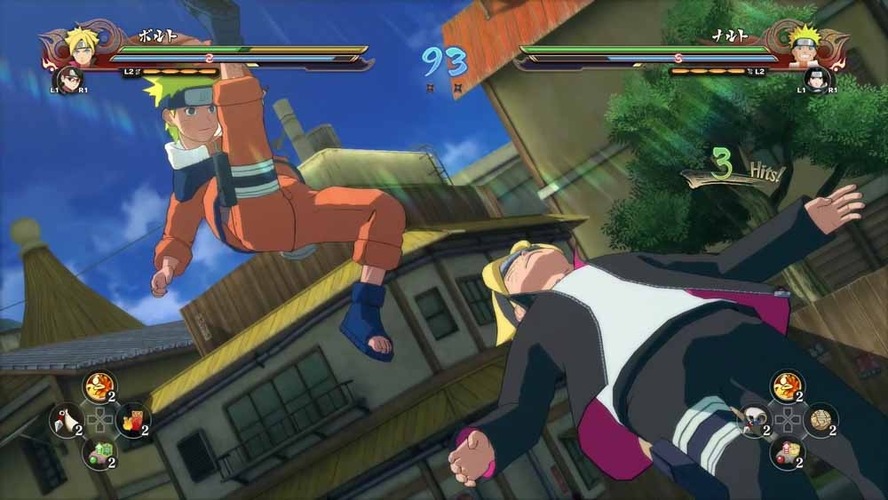
Task: Use the right wheel's orange flame item
Action: 787,386
